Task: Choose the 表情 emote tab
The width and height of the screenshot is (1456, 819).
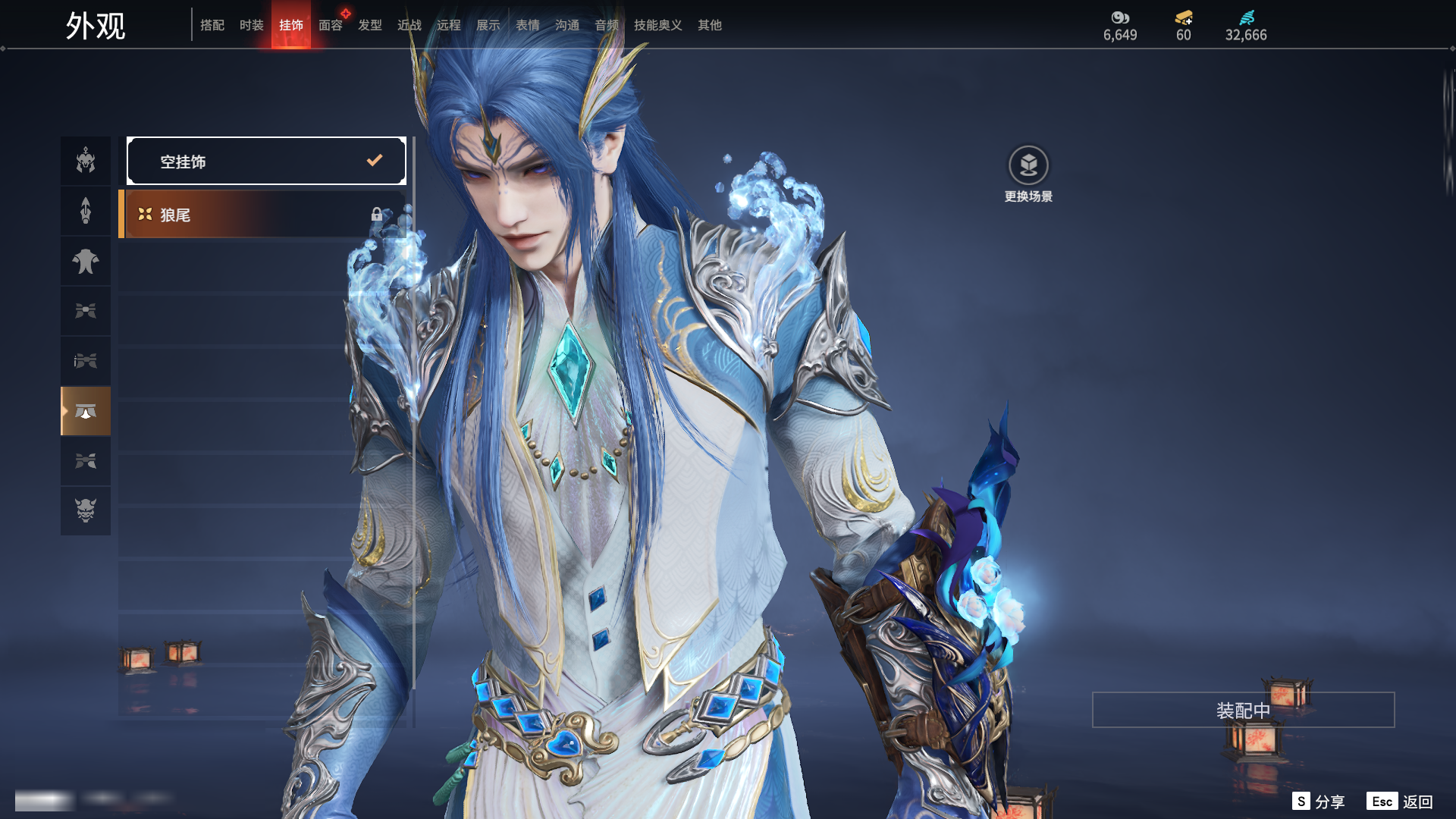Action: click(527, 25)
